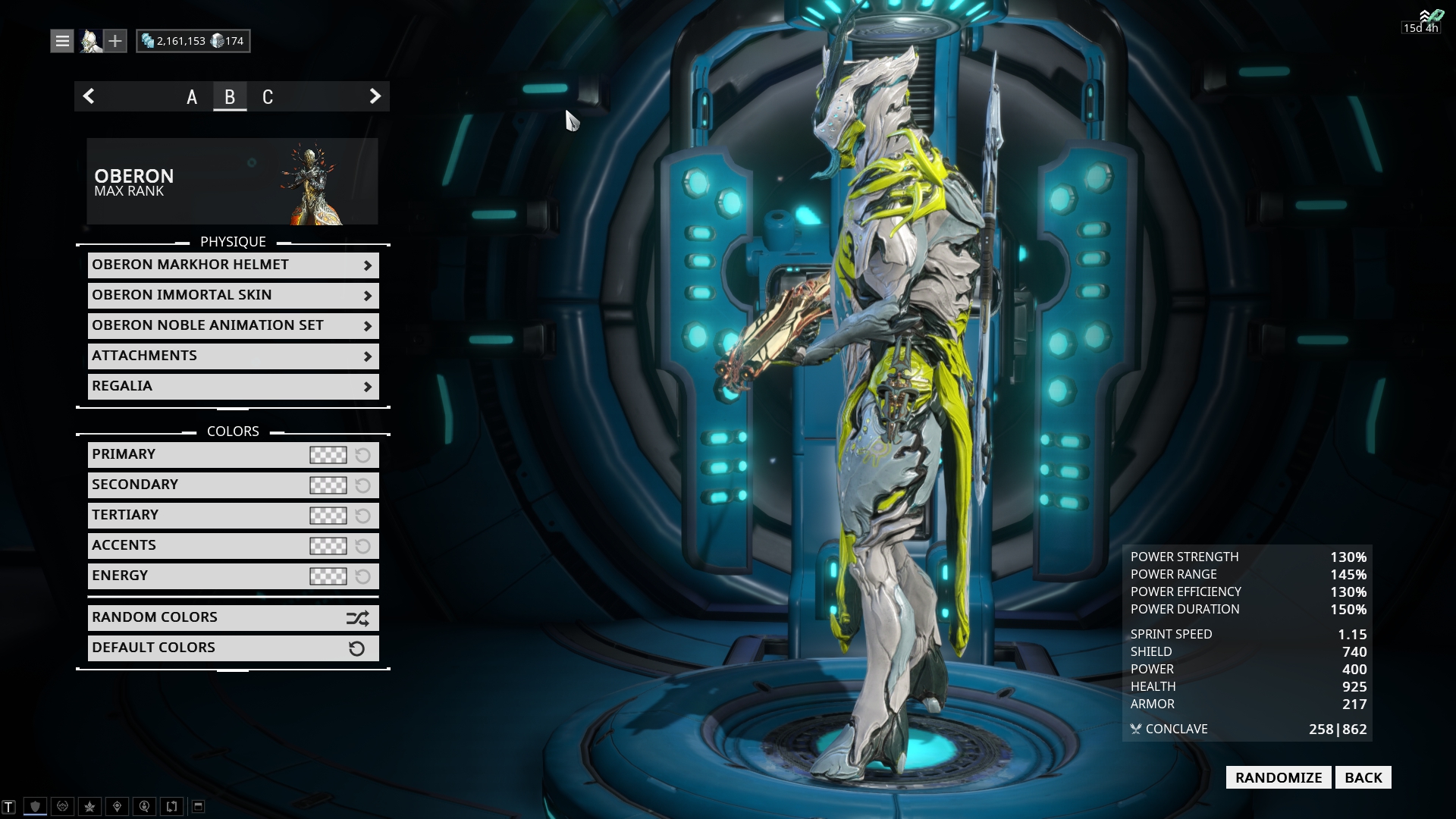Switch to loadout tab C
This screenshot has width=1456, height=819.
[268, 96]
